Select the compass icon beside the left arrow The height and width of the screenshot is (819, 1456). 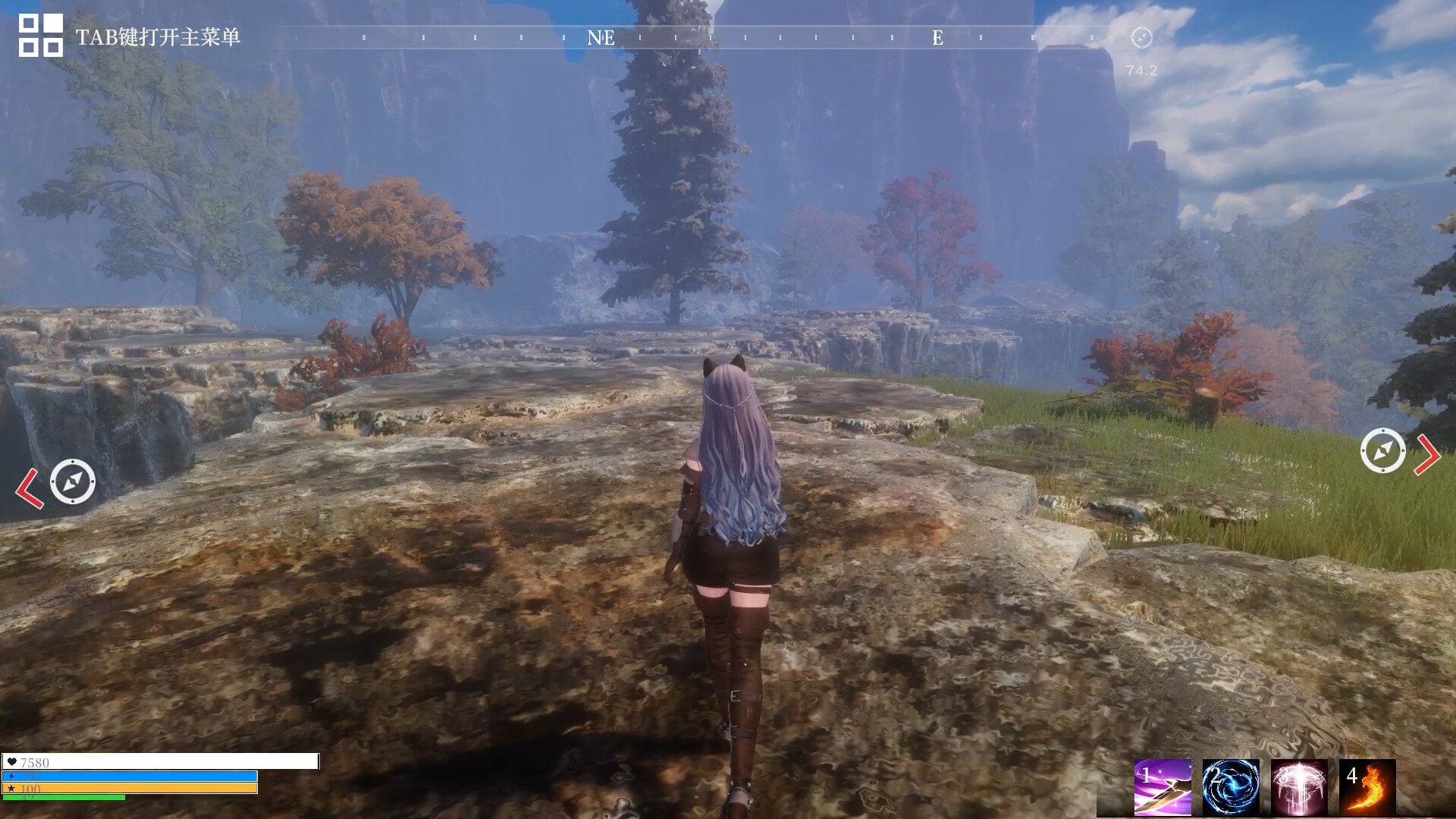point(73,482)
